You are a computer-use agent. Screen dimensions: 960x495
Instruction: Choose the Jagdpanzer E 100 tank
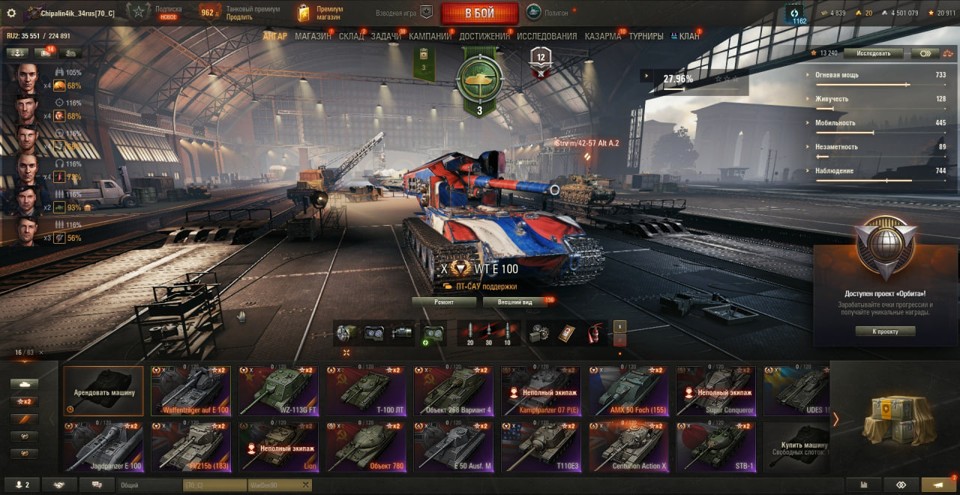103,446
